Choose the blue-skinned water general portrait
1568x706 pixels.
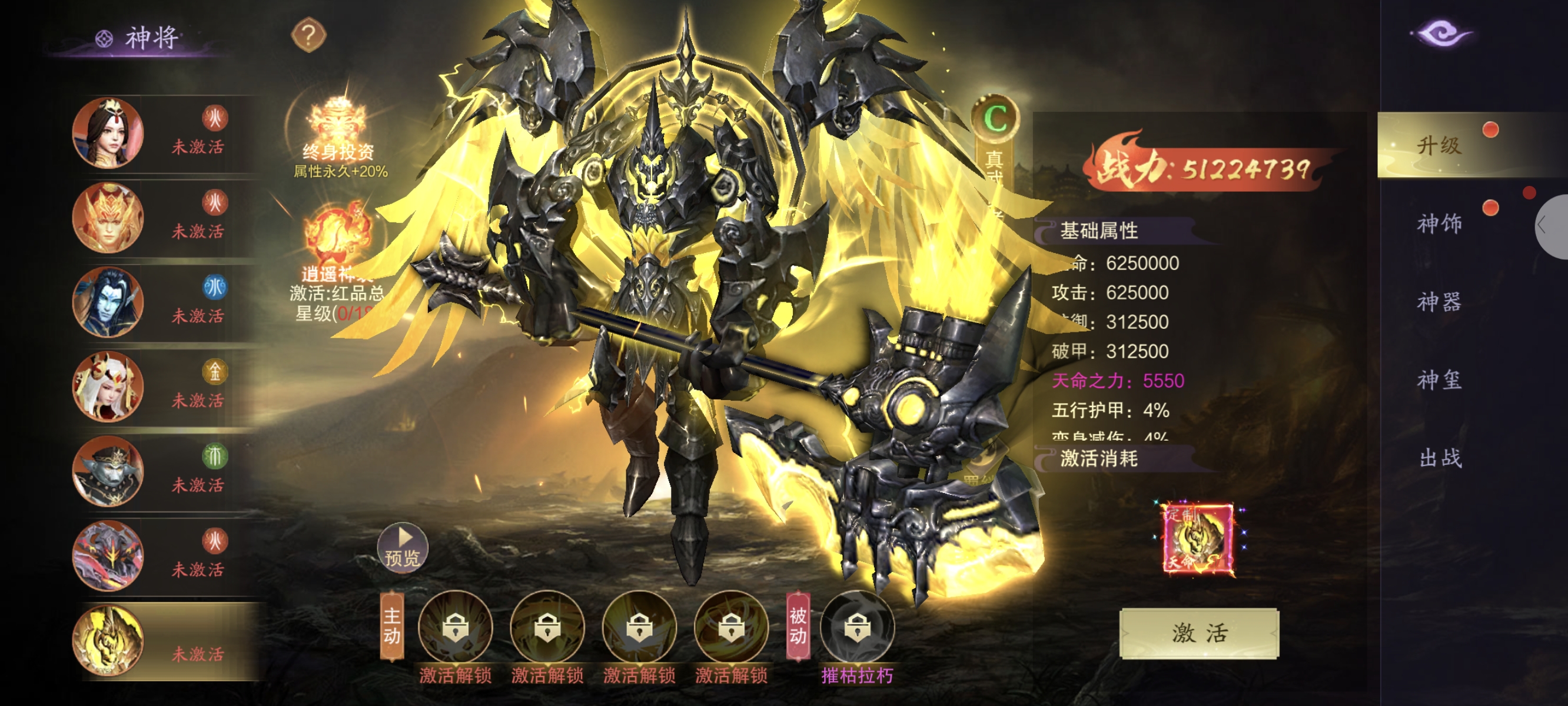pos(108,302)
